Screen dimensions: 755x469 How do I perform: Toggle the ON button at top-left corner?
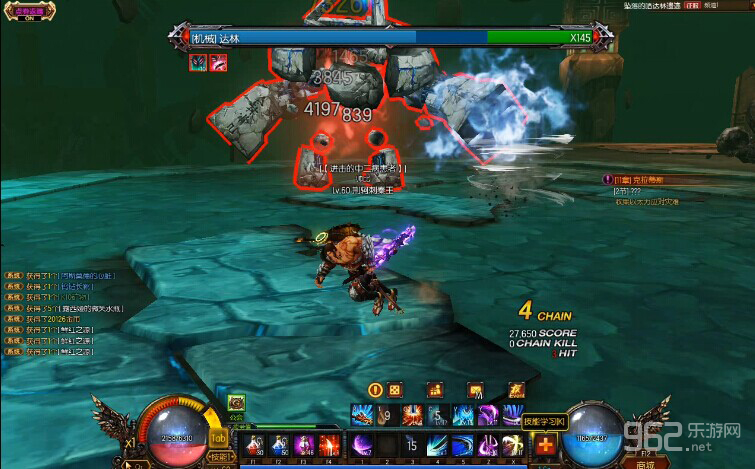click(33, 16)
